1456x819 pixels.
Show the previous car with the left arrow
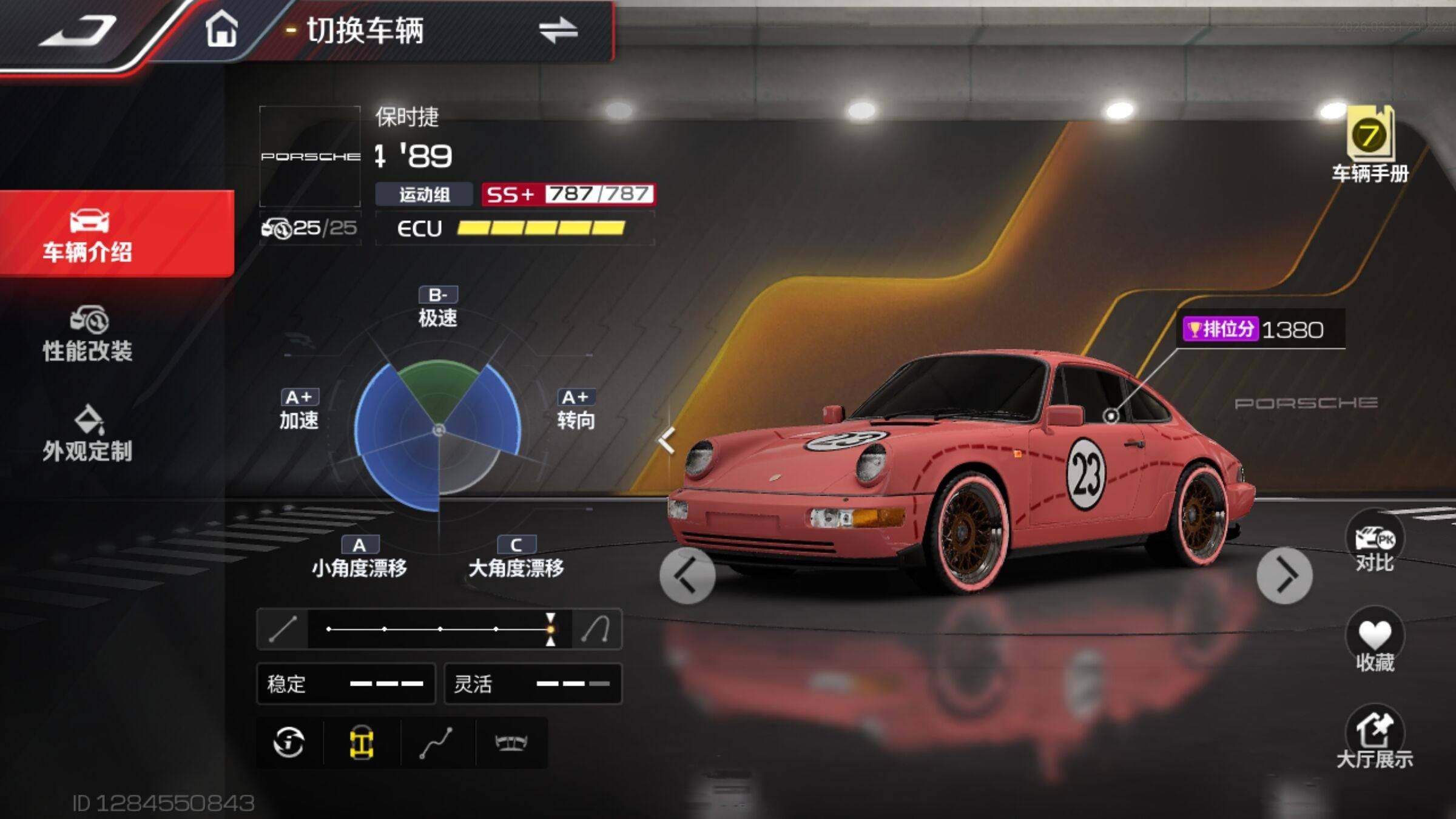[x=687, y=575]
